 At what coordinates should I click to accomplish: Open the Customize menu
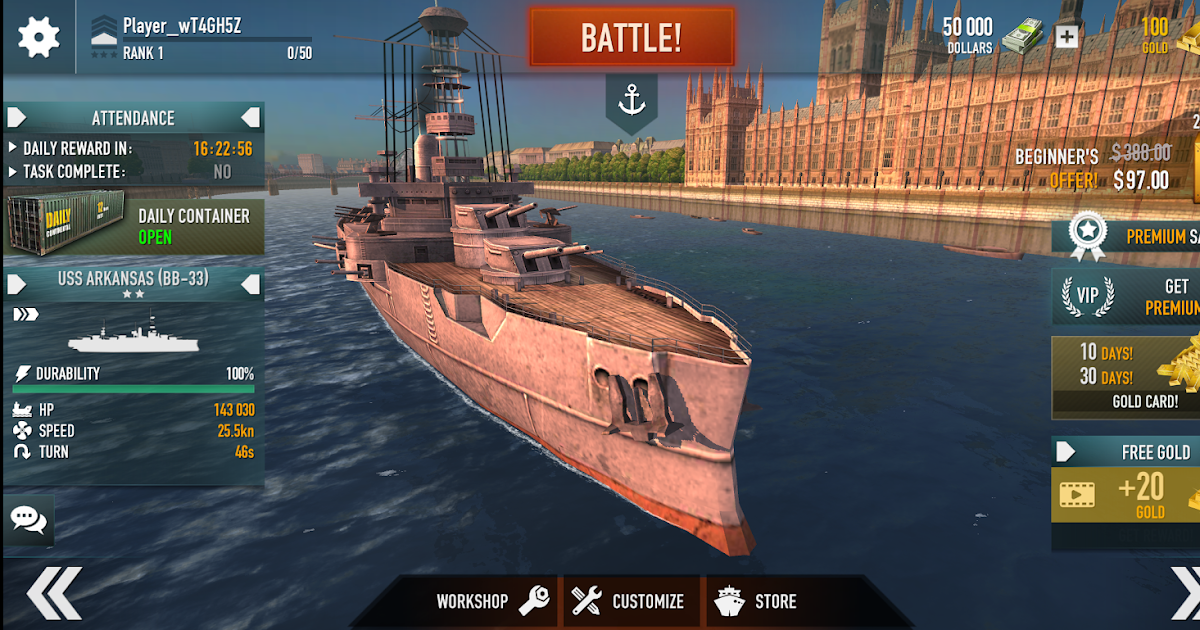(629, 601)
